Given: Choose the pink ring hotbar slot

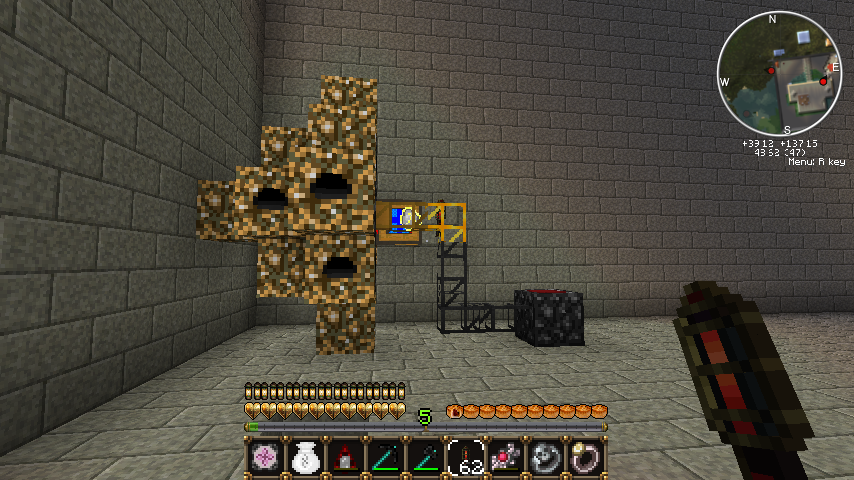Looking at the screenshot, I should (x=586, y=457).
